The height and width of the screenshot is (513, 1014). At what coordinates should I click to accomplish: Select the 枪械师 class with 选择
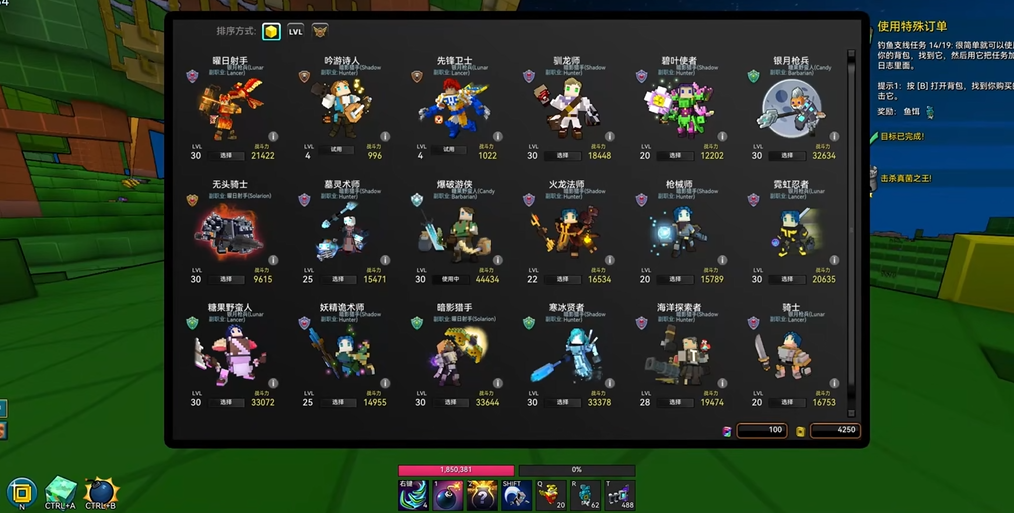[675, 279]
